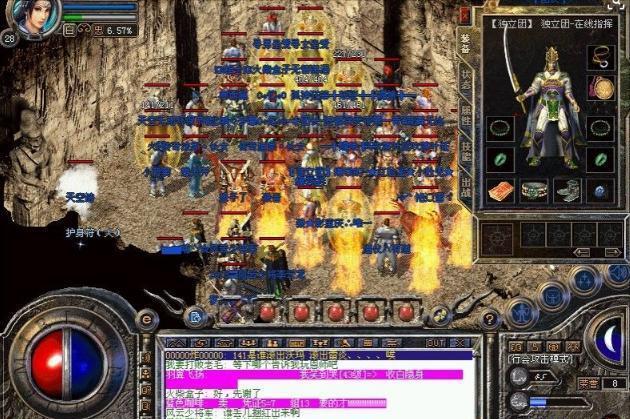Choose the equipped belt slot
Viewport: 630px width, 419px height.
point(534,190)
